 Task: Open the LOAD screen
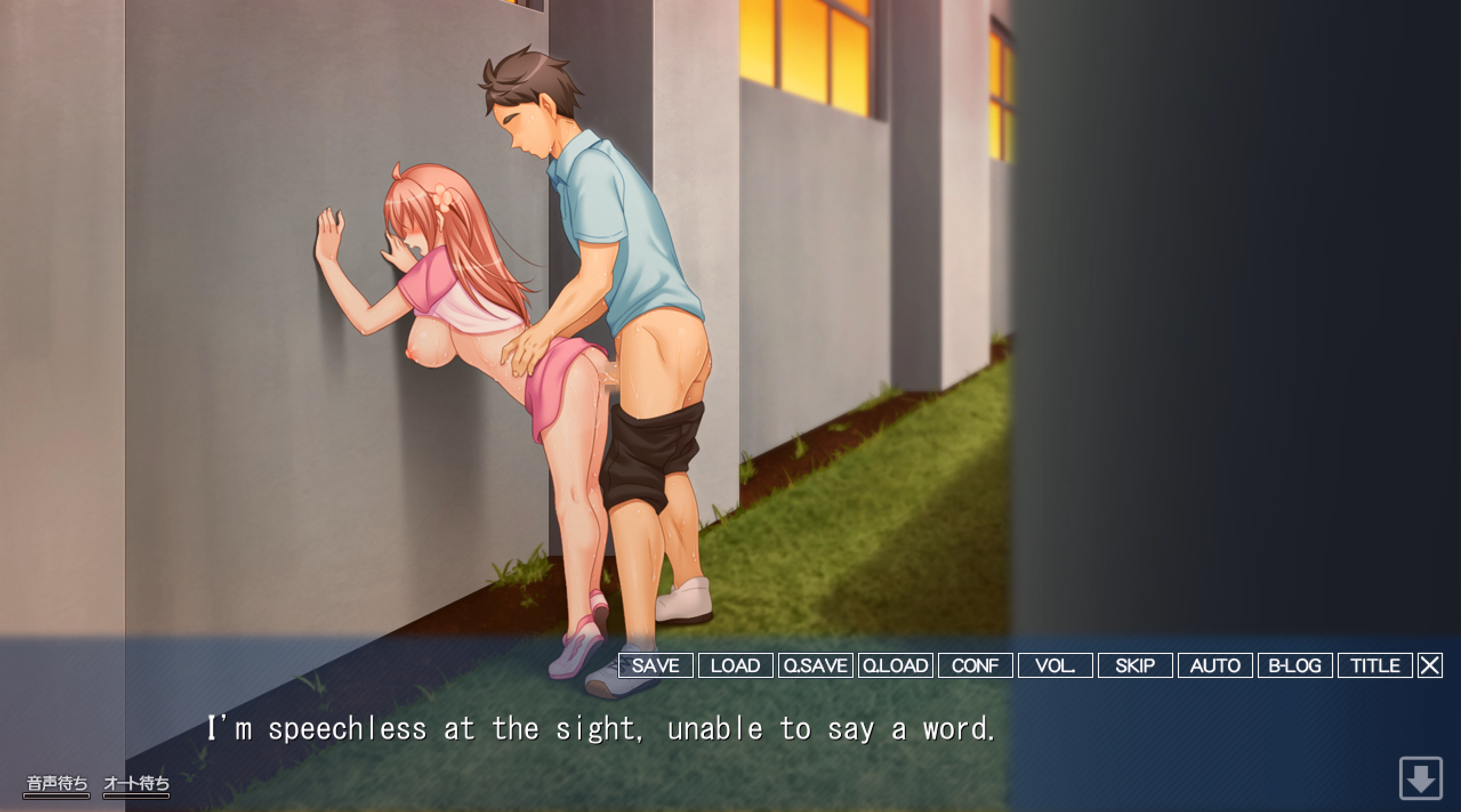point(734,665)
